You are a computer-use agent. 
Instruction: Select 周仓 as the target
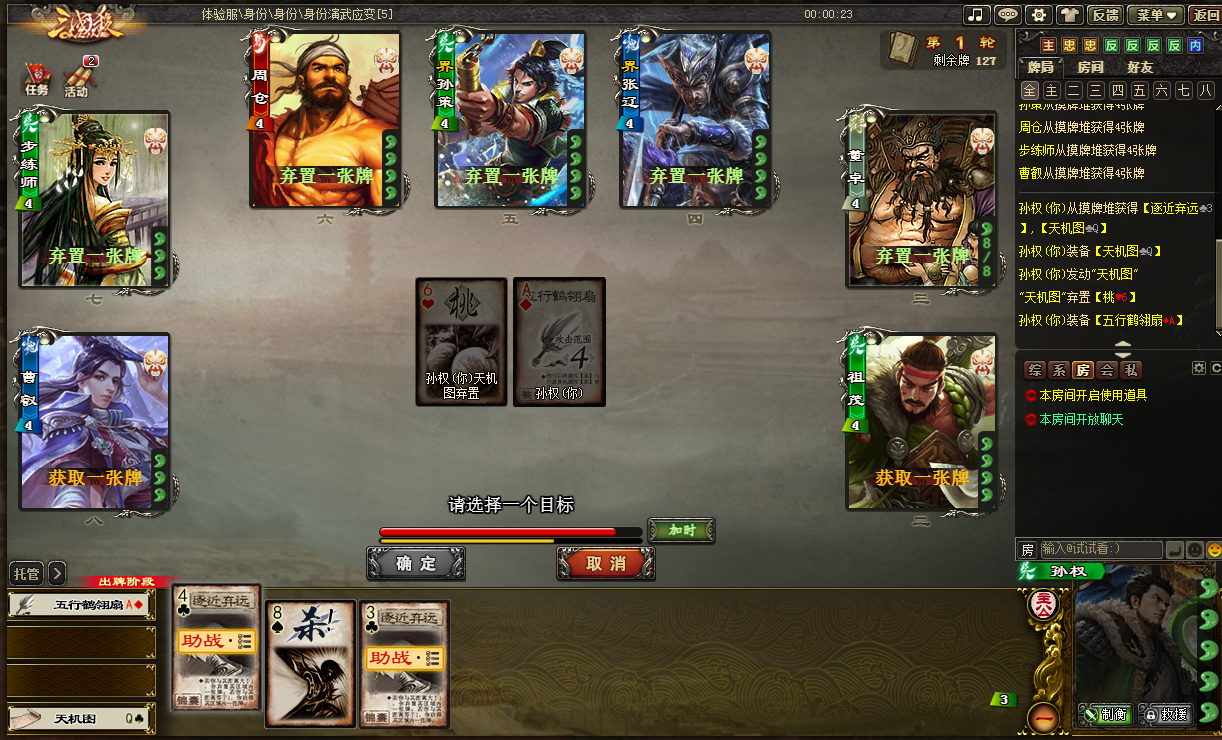pyautogui.click(x=324, y=120)
